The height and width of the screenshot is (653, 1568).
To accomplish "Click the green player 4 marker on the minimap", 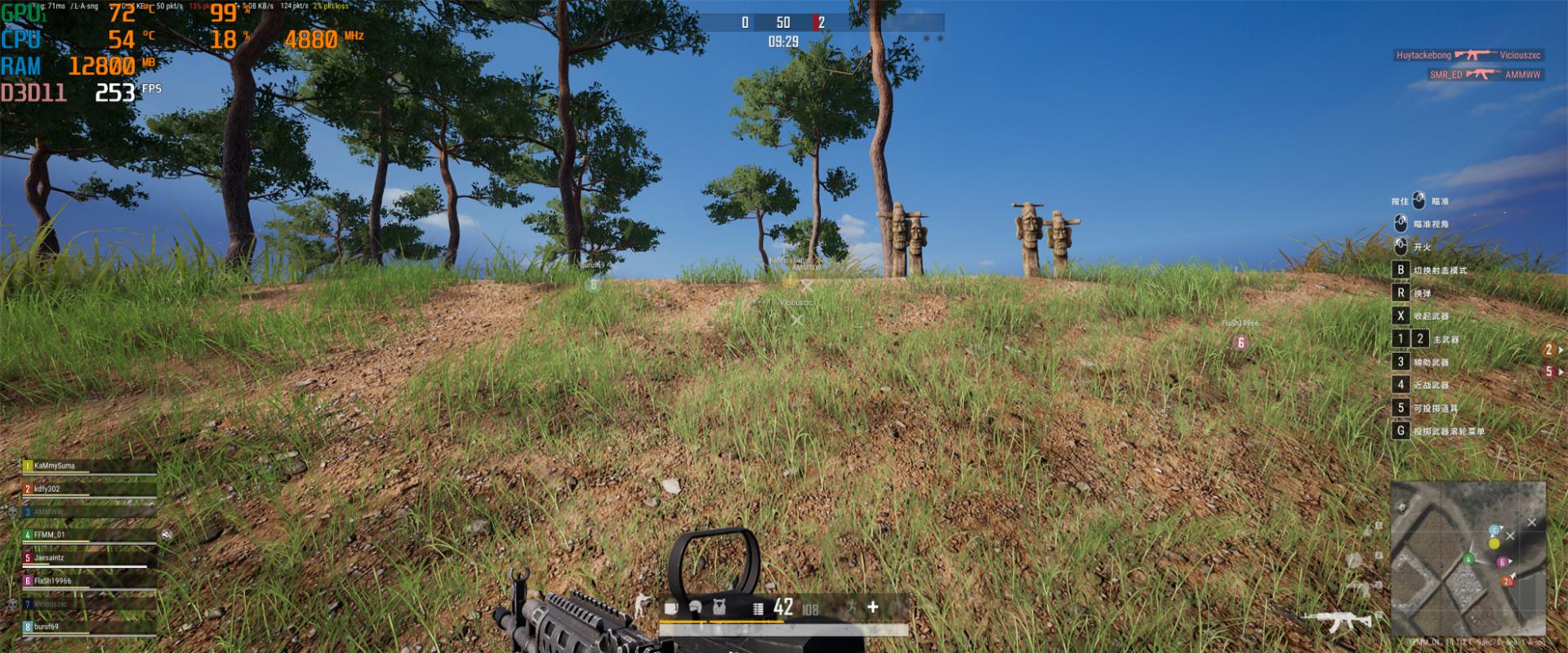I will (x=1468, y=560).
